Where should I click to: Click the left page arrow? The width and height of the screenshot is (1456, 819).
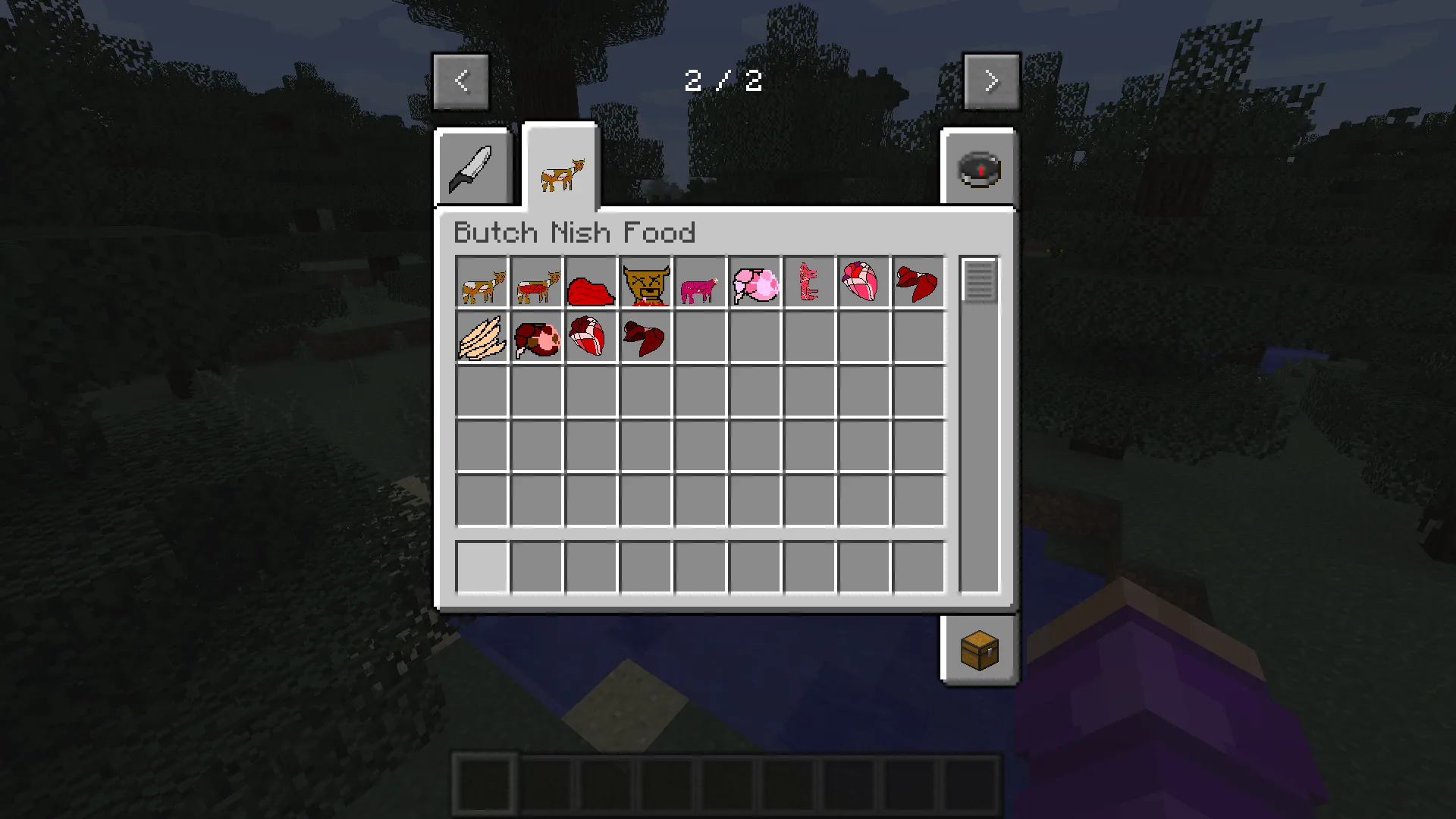coord(460,81)
